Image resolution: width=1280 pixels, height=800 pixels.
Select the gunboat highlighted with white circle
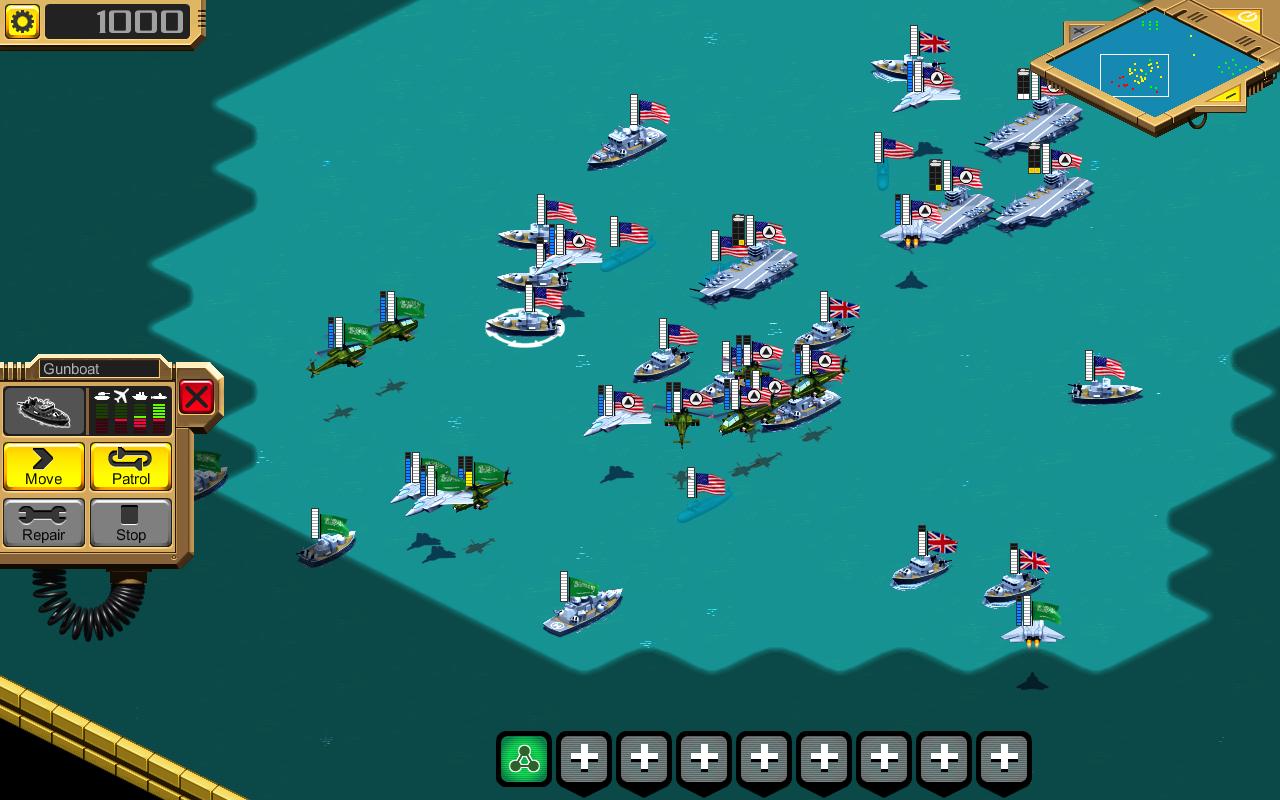(x=524, y=320)
